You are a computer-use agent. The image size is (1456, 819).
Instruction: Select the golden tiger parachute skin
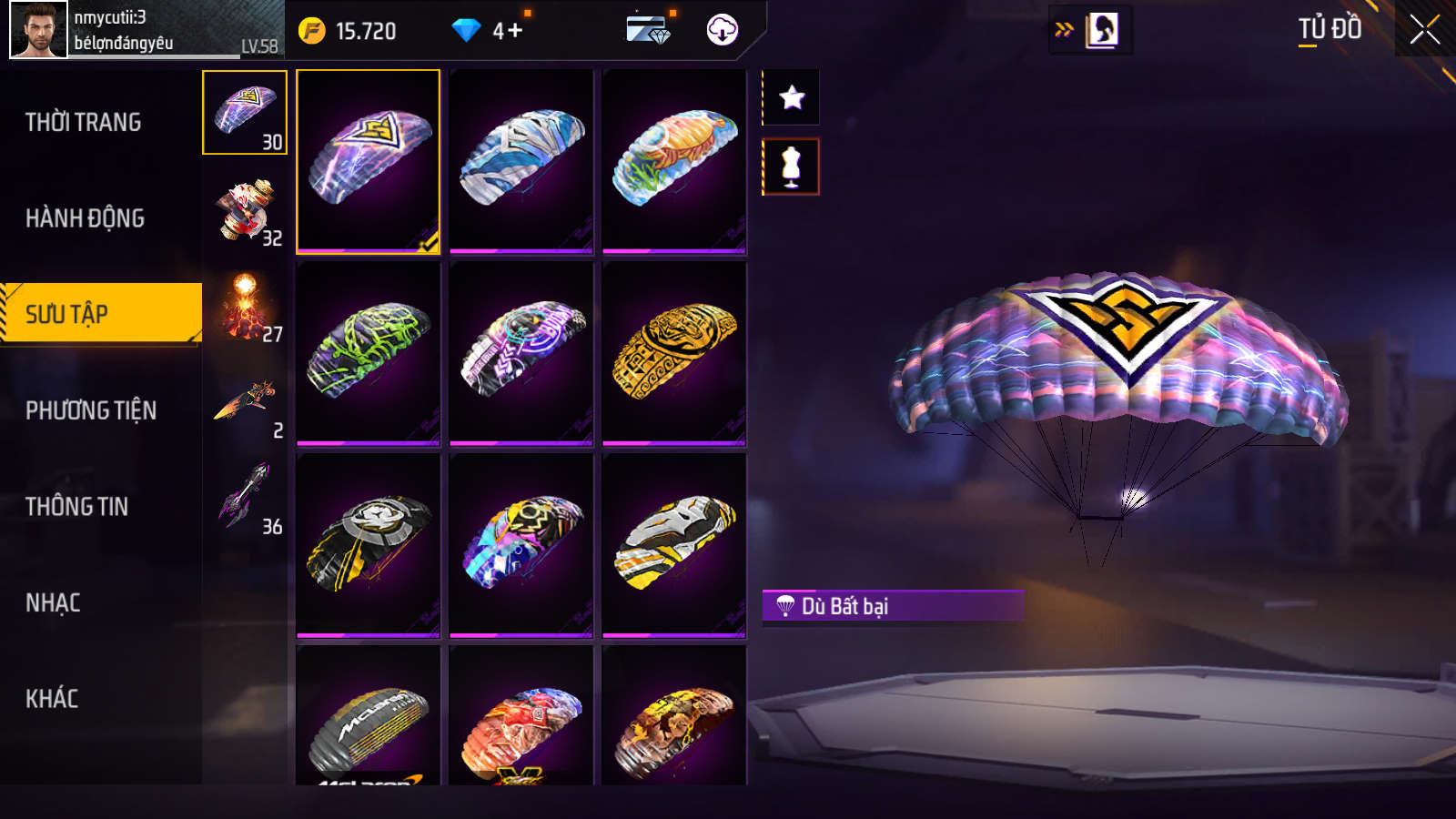click(674, 353)
